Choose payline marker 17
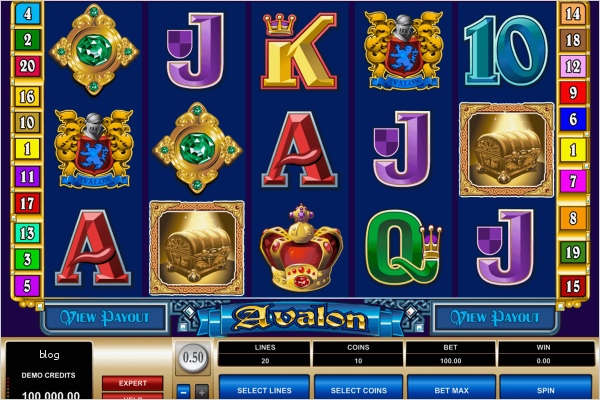The width and height of the screenshot is (600, 400). 27,204
